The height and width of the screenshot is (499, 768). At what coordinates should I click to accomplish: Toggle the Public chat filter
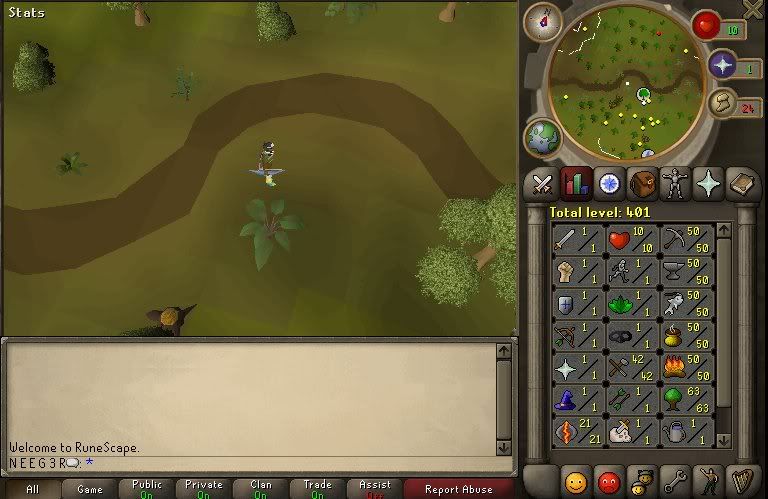(x=146, y=489)
